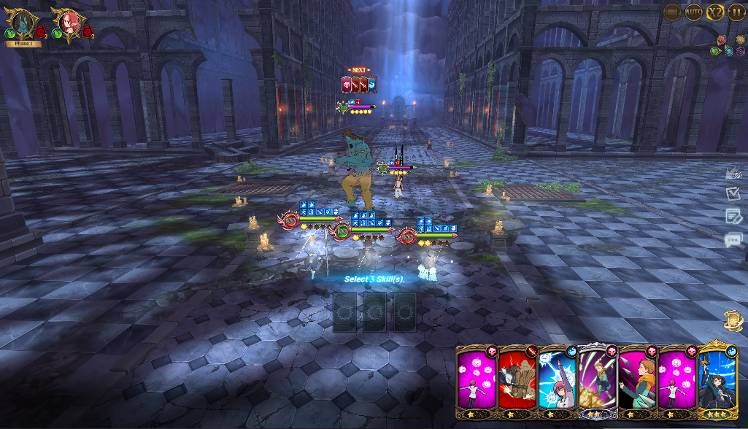Viewport: 748px width, 429px height.
Task: Pause the battle
Action: point(736,12)
